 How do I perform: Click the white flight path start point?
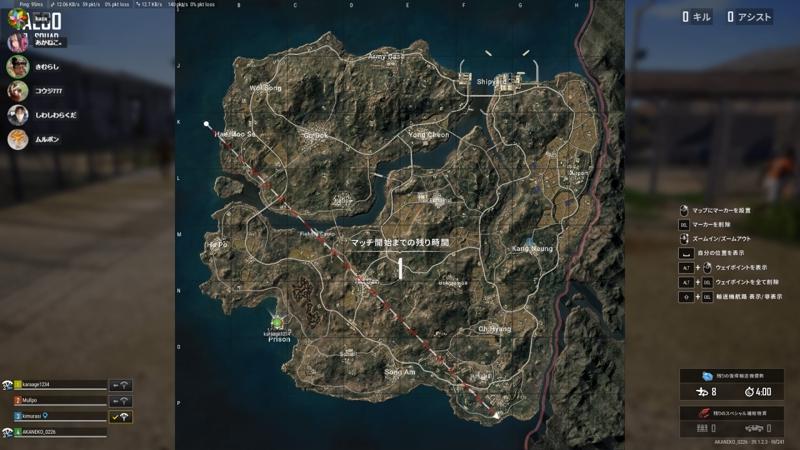pos(208,125)
